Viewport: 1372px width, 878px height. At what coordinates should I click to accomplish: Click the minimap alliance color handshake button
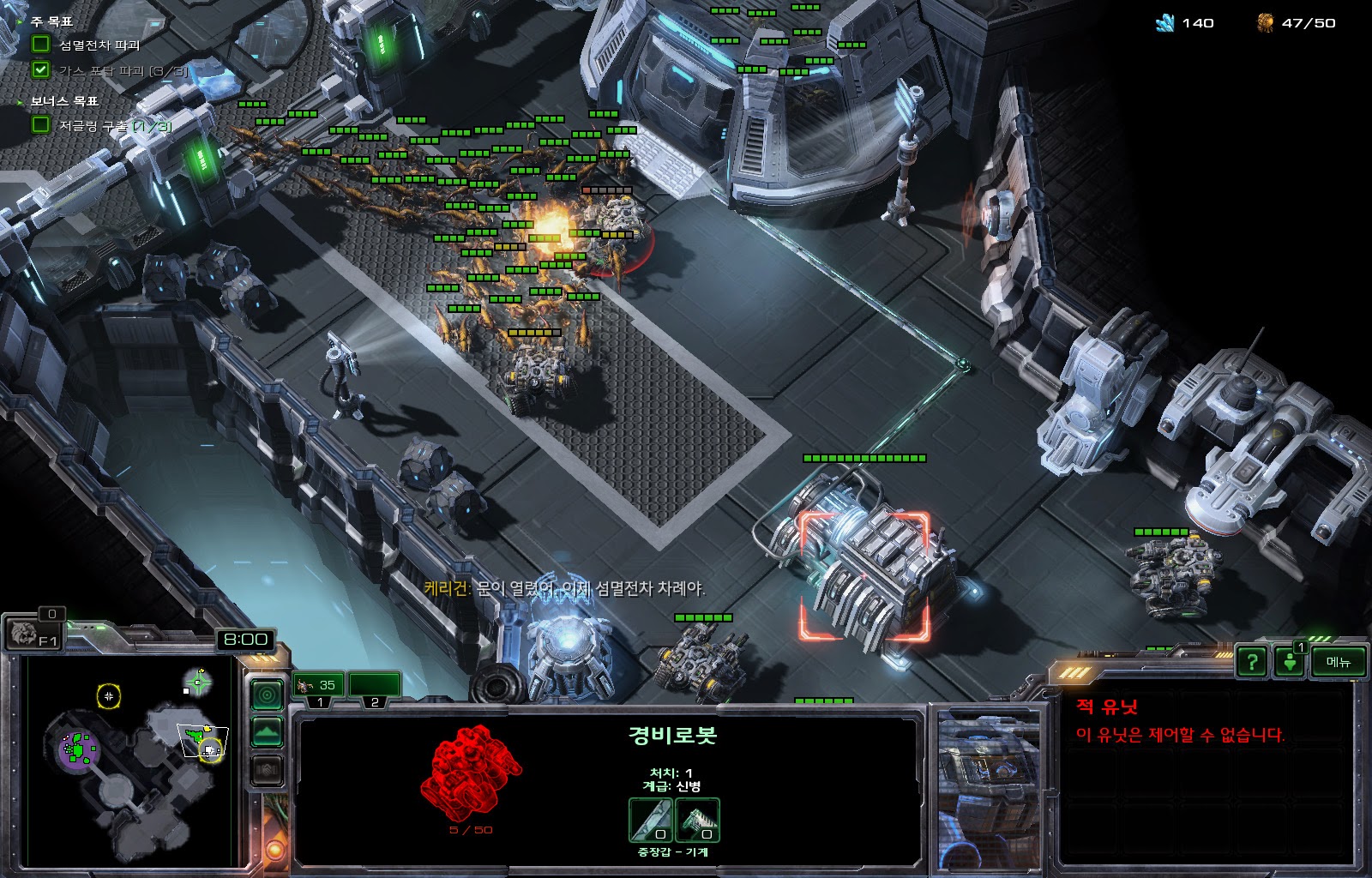coord(267,771)
